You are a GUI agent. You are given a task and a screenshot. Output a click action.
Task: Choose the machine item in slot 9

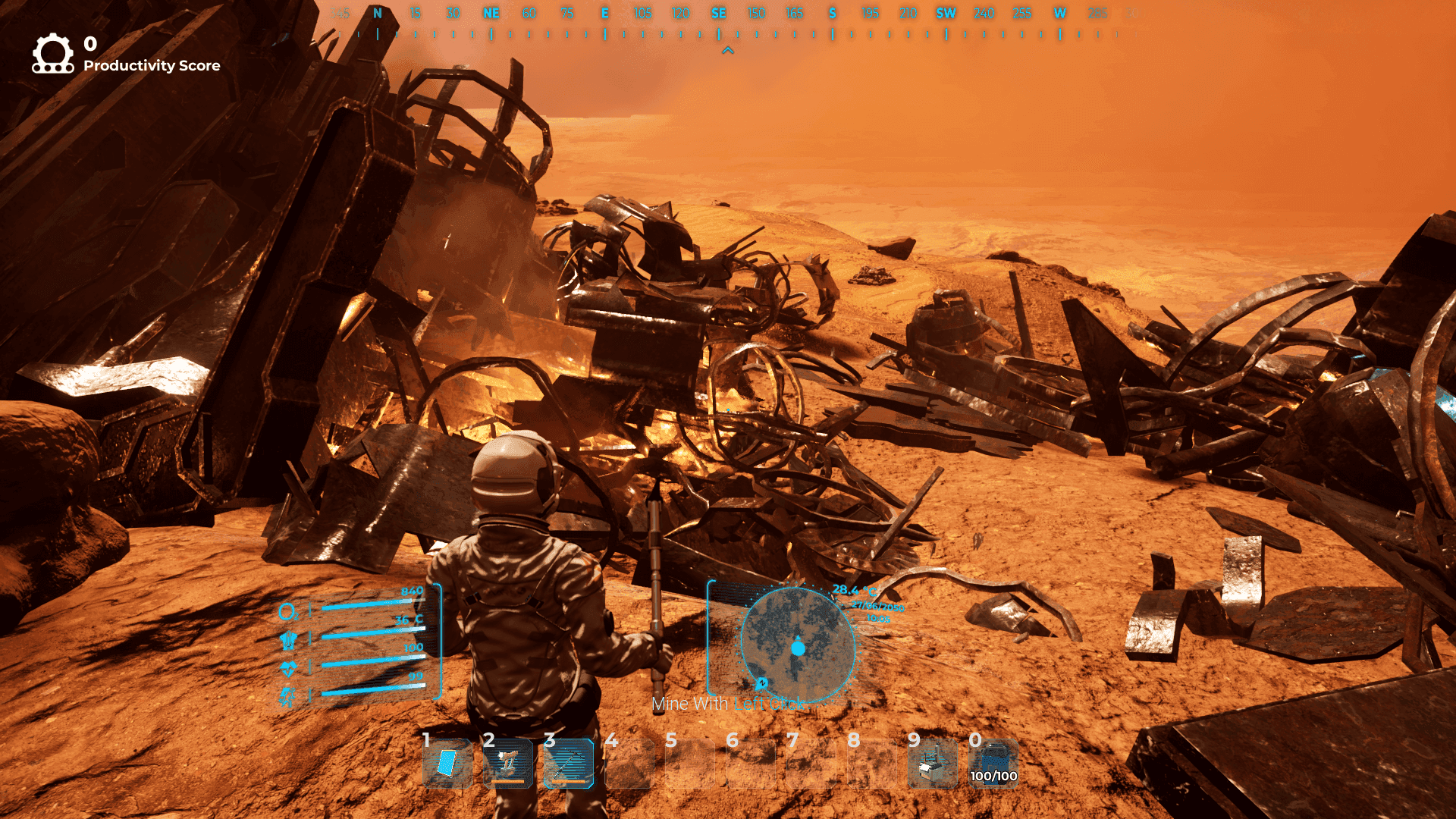point(933,764)
